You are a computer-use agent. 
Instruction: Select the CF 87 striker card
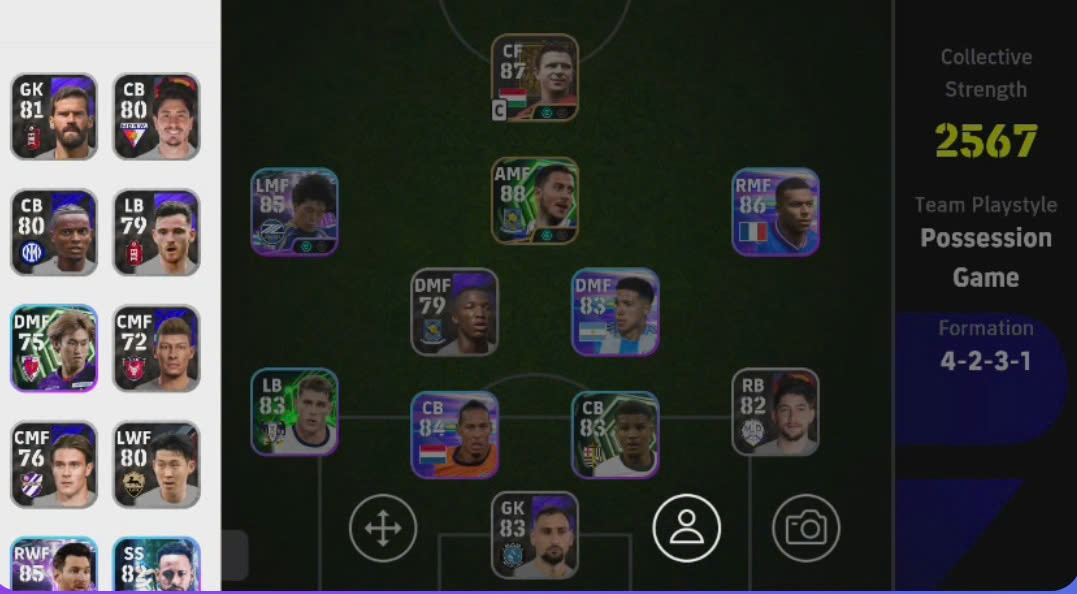tap(534, 78)
